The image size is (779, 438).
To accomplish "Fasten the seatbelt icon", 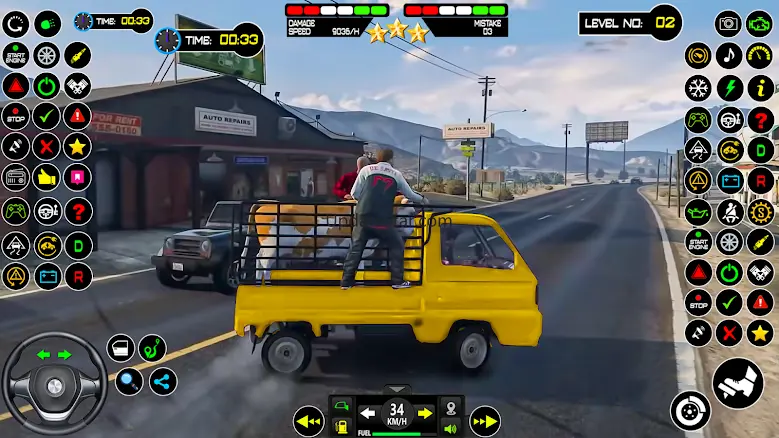I will (730, 211).
